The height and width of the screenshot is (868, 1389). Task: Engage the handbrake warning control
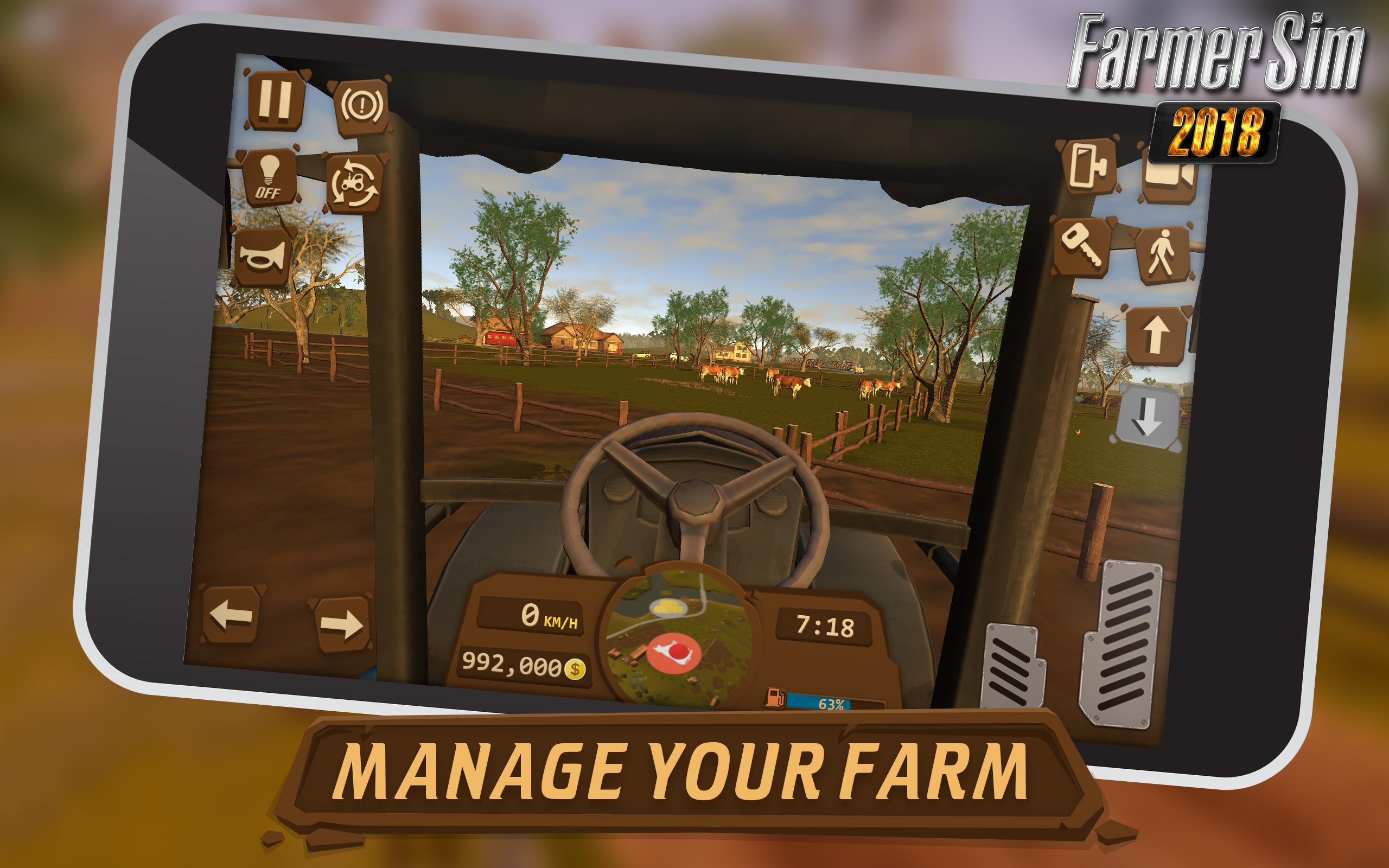click(x=364, y=106)
